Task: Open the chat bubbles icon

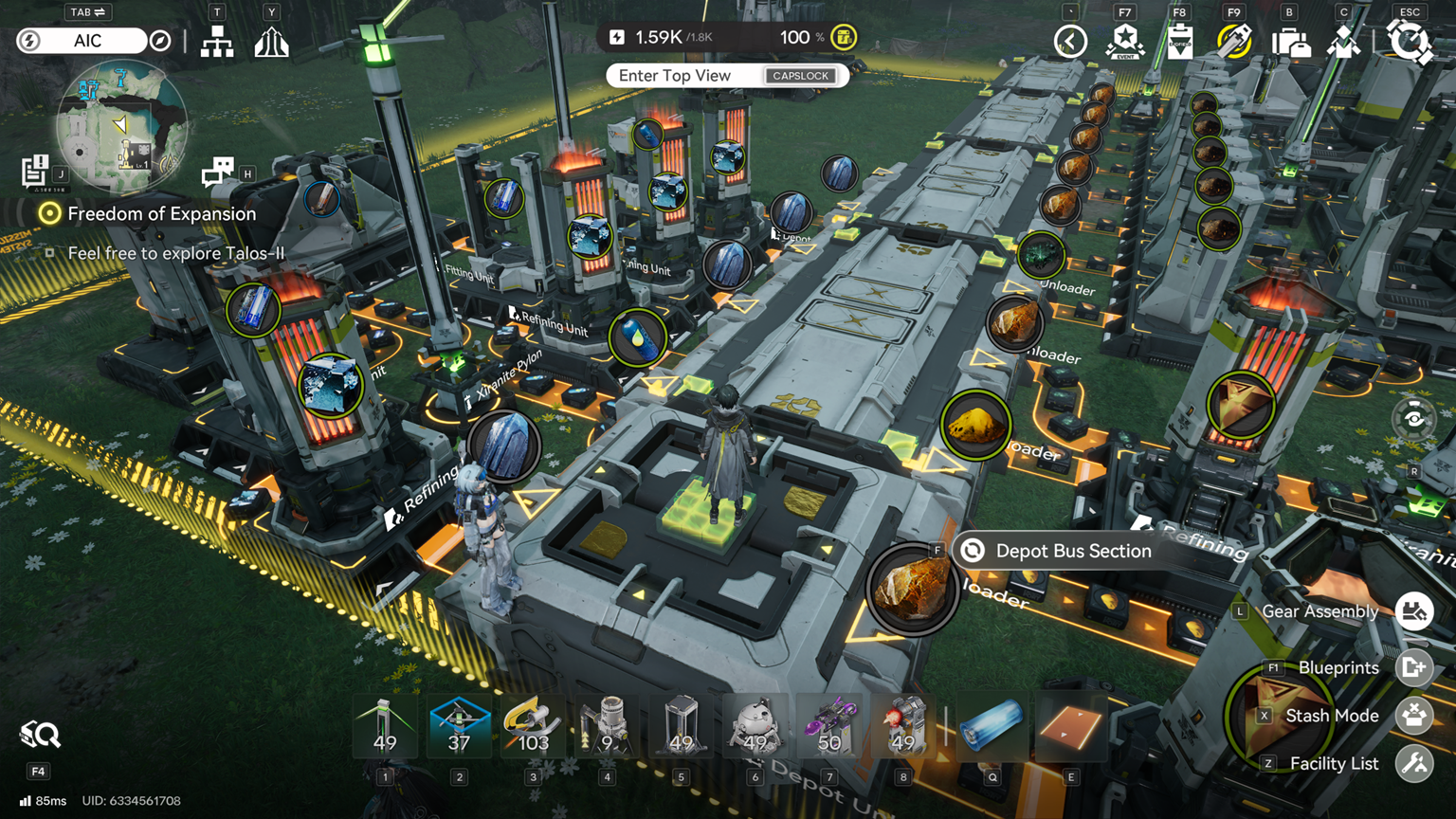Action: tap(218, 172)
